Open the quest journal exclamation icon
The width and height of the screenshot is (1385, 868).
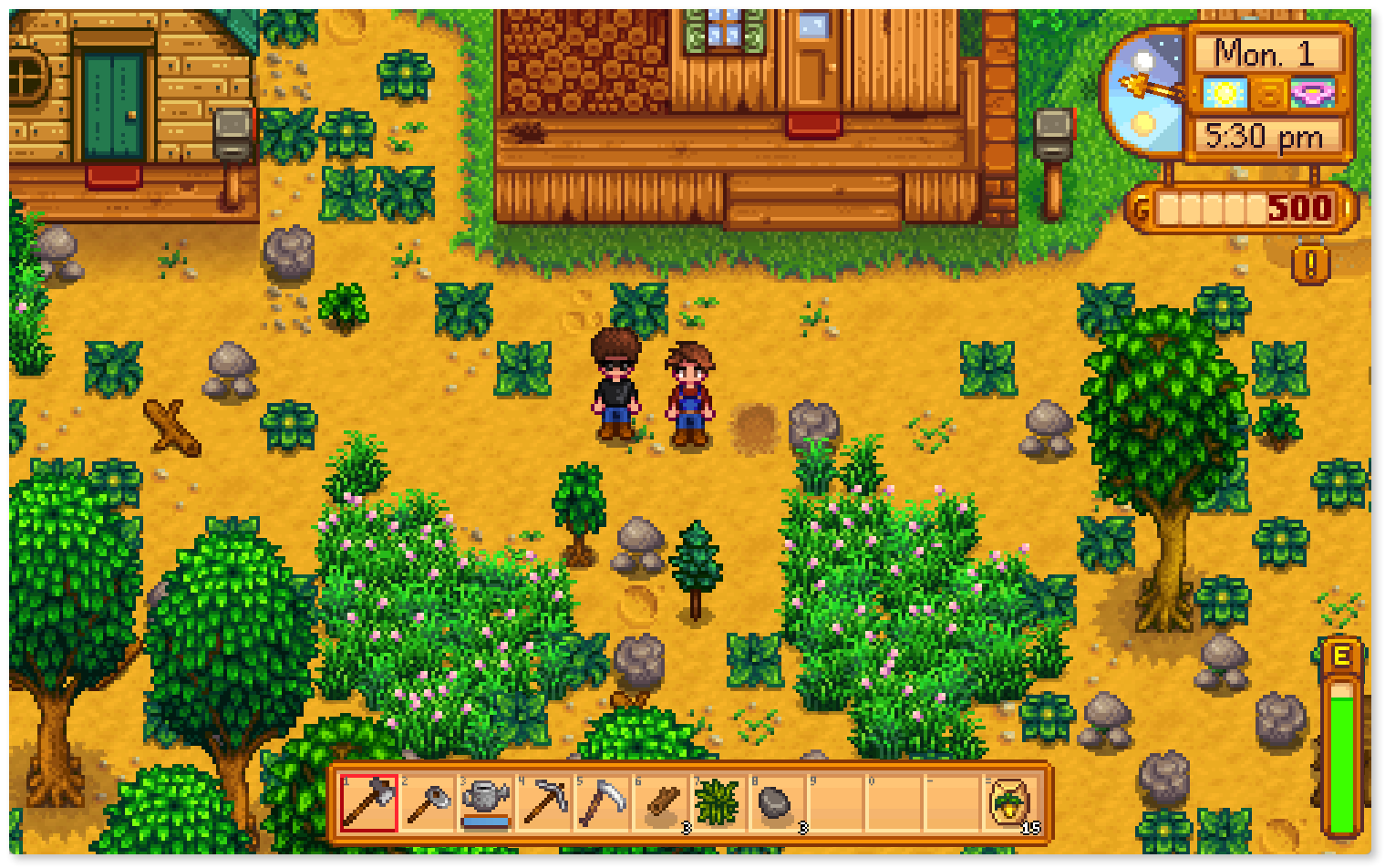[1311, 264]
